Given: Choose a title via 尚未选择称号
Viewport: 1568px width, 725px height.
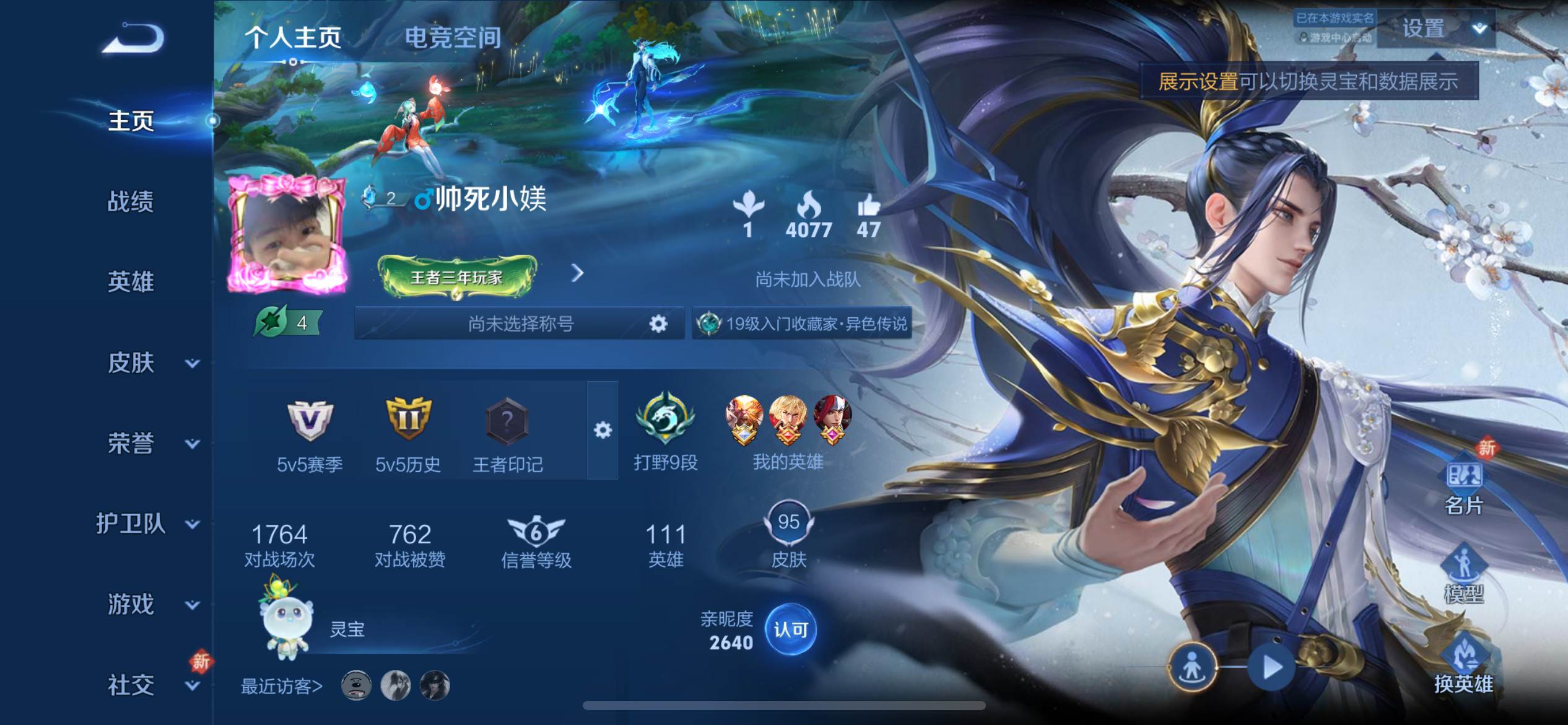Looking at the screenshot, I should coord(520,323).
